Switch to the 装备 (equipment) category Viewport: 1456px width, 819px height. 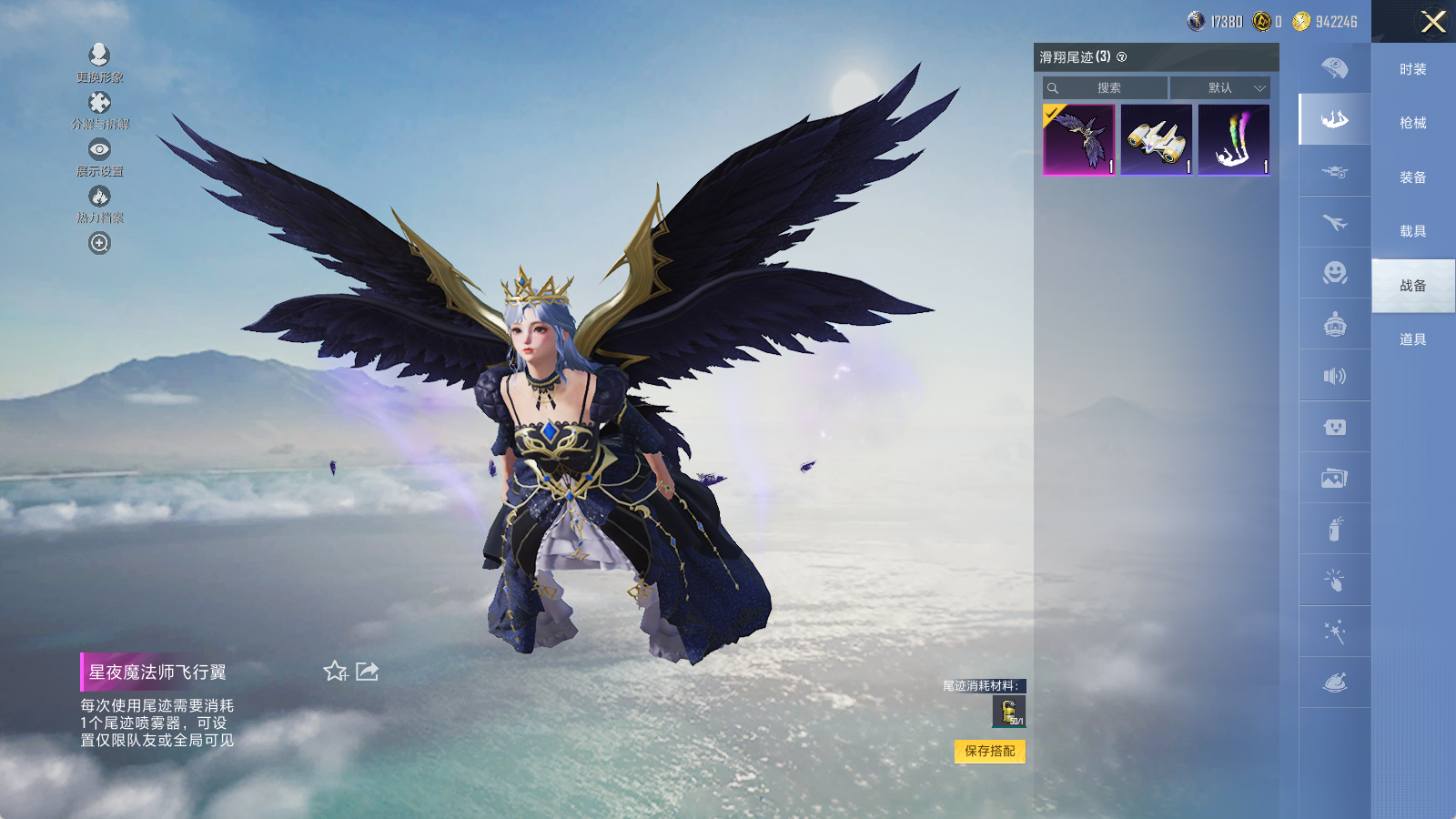1412,177
